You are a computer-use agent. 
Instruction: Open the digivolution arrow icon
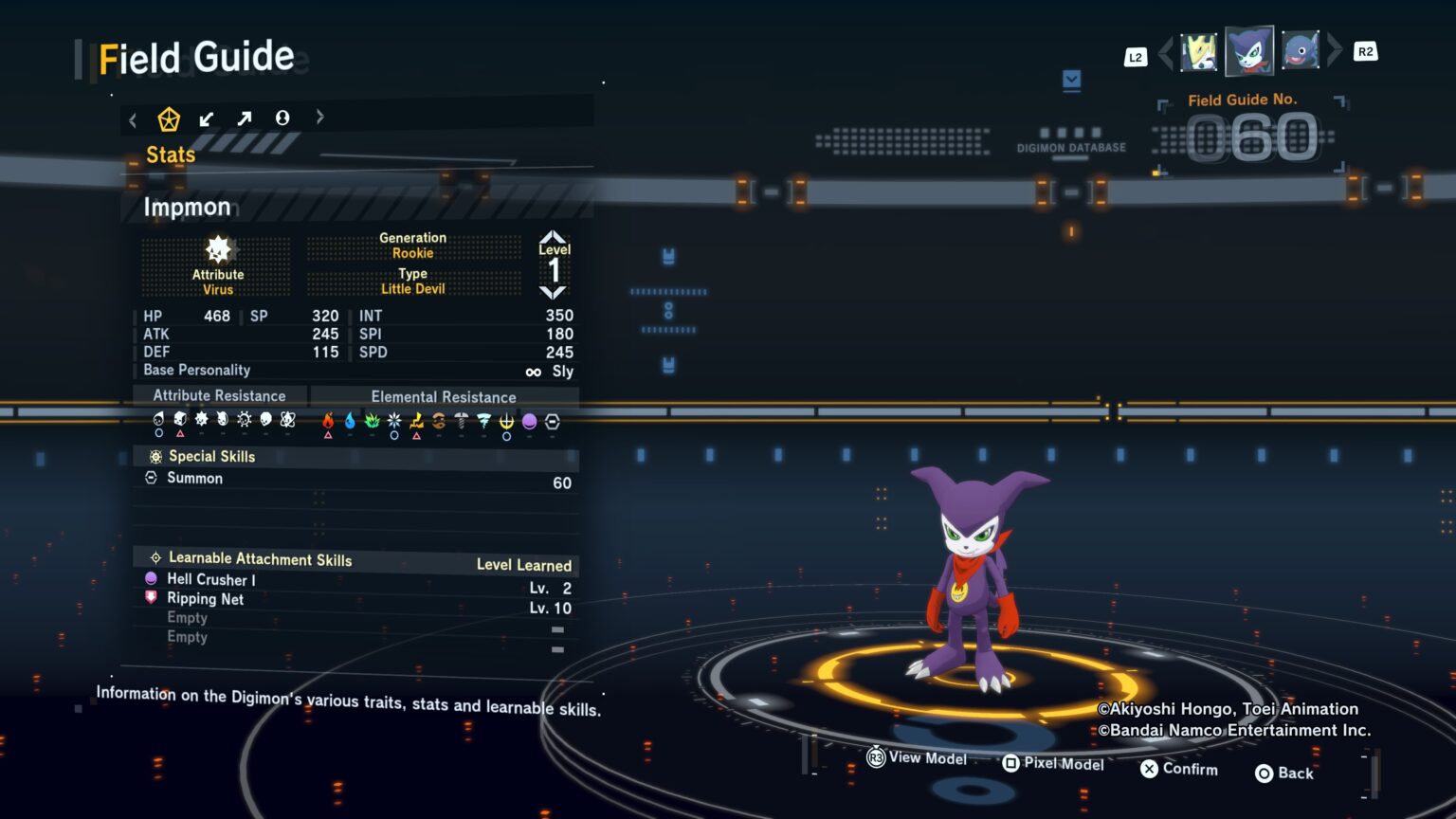244,118
